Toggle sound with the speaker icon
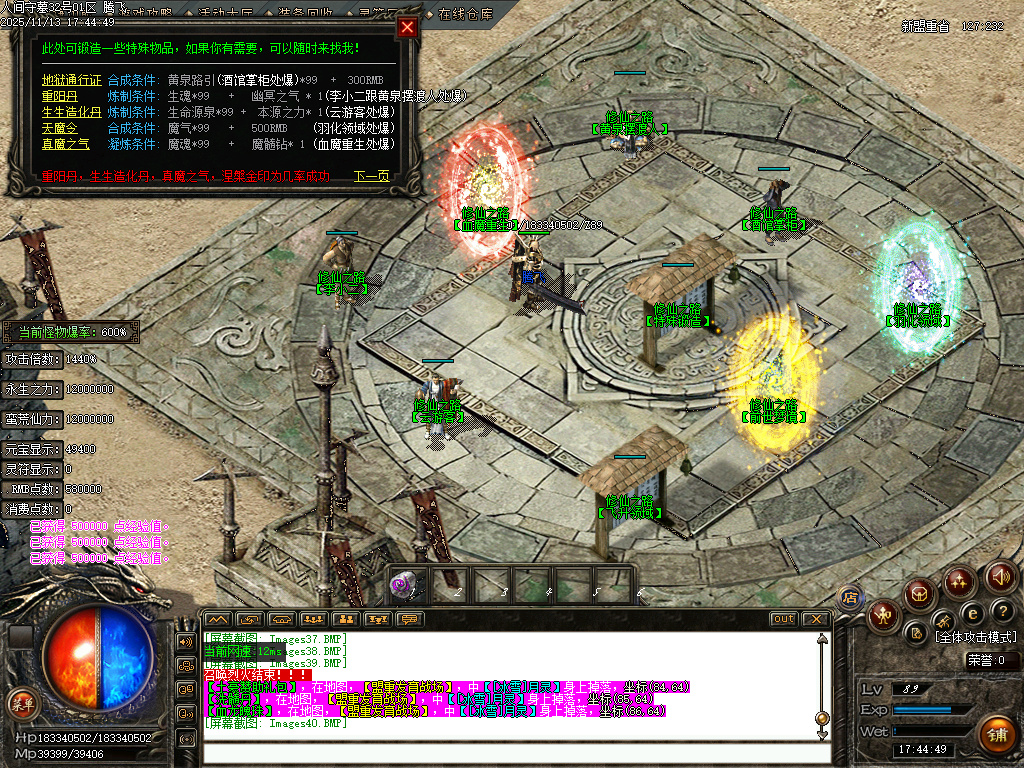The height and width of the screenshot is (768, 1024). coord(1000,577)
